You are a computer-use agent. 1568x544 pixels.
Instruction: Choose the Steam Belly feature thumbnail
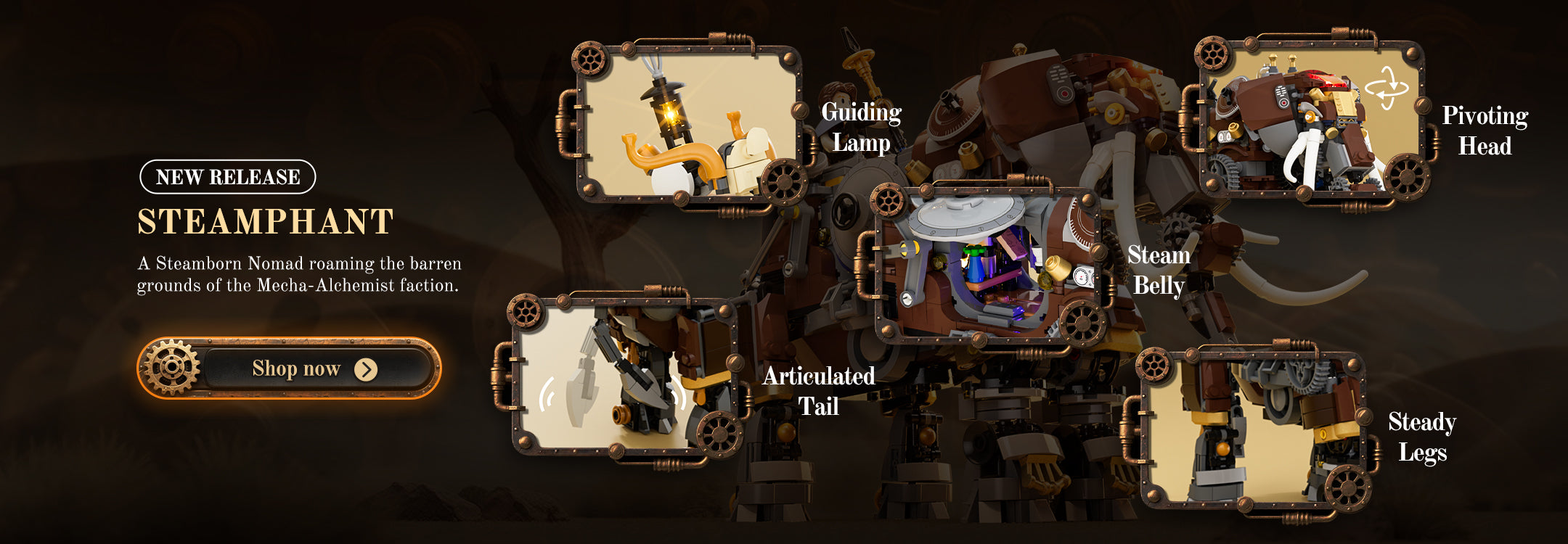[x=987, y=263]
